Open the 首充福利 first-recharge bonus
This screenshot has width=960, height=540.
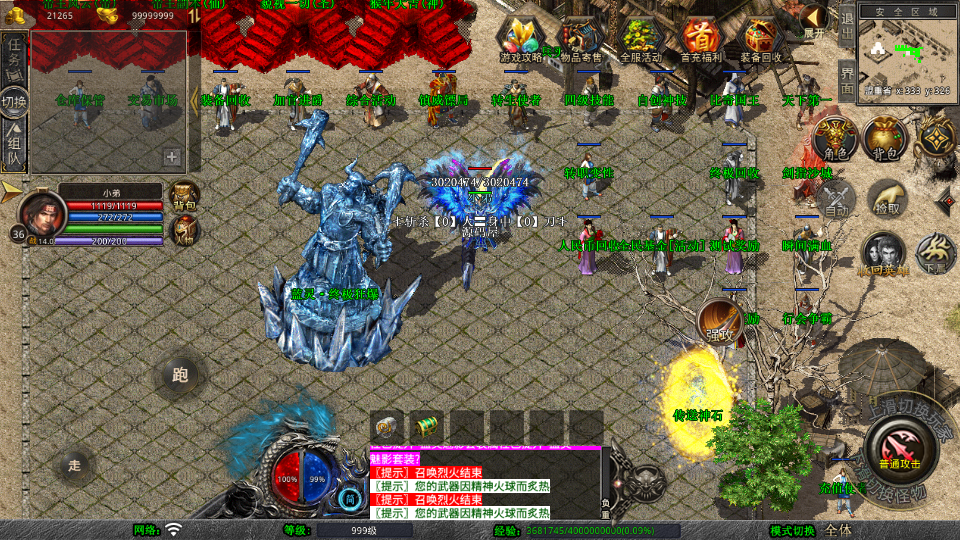point(701,40)
